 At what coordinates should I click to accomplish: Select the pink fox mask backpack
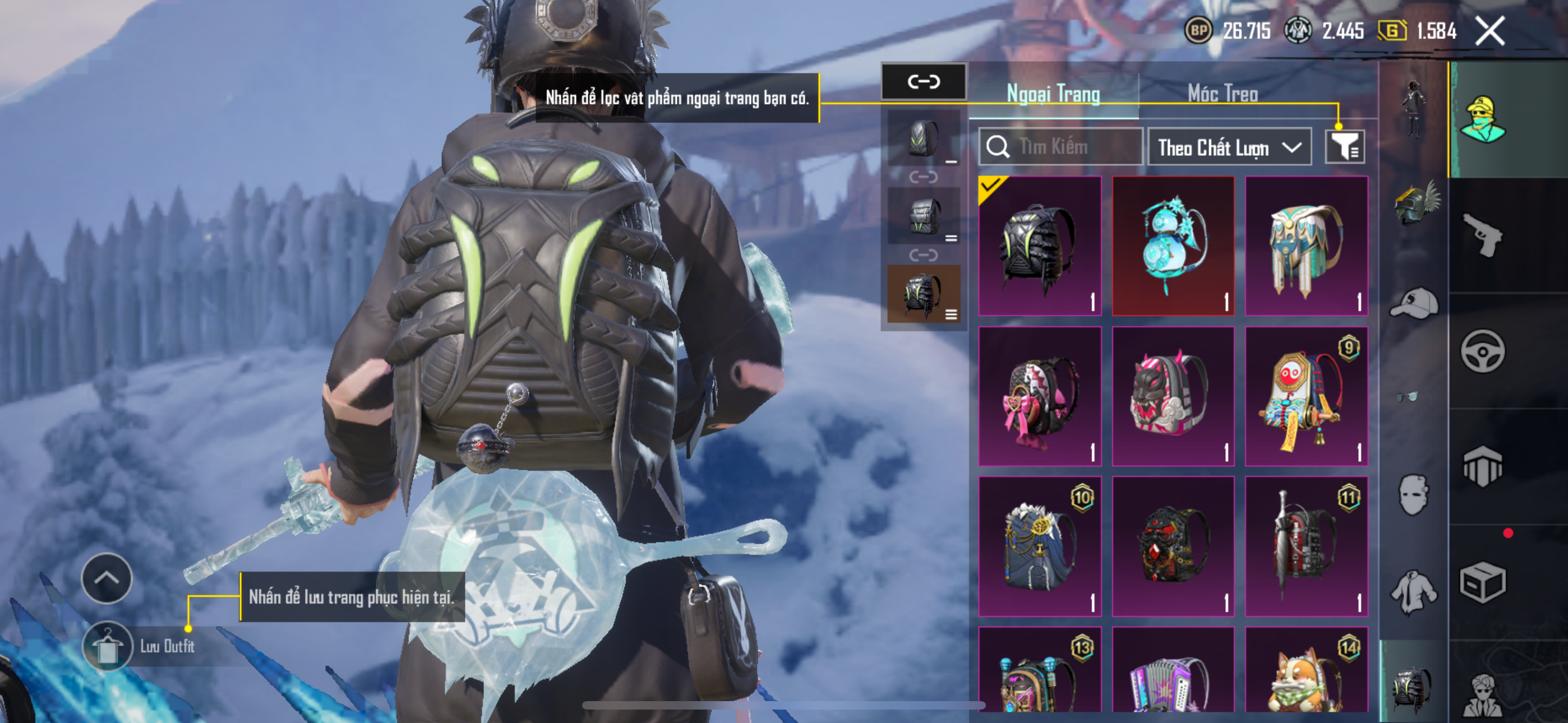click(1173, 396)
